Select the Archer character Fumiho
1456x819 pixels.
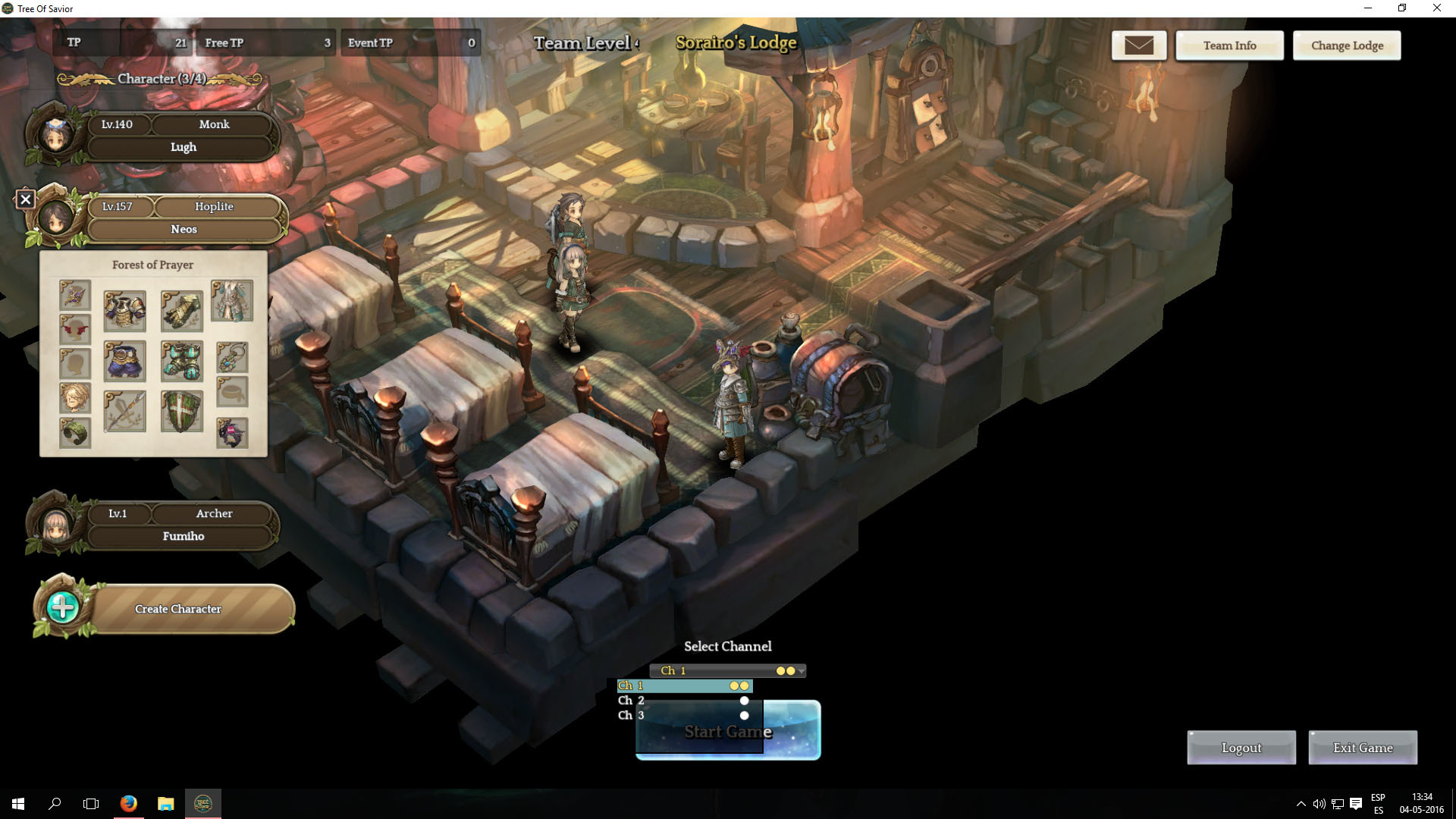click(x=182, y=525)
